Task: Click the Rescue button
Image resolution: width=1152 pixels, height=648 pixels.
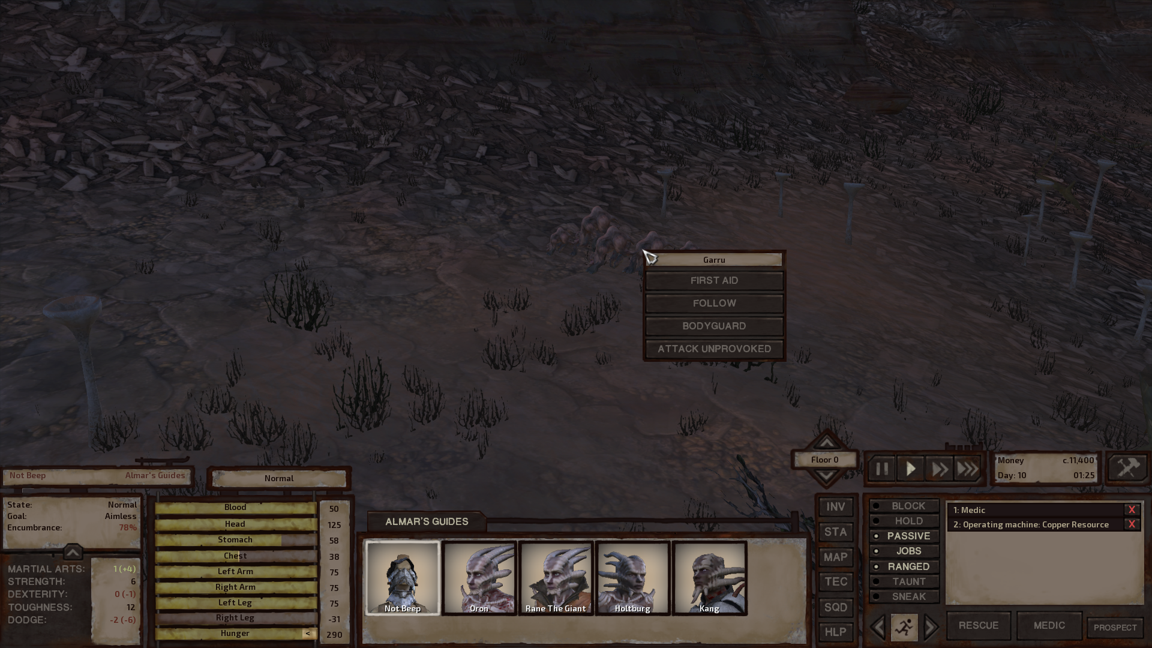Action: pyautogui.click(x=978, y=626)
